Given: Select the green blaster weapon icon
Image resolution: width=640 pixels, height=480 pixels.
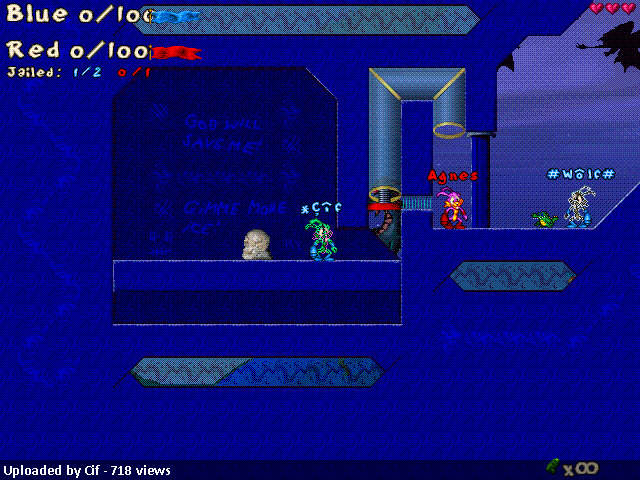Looking at the screenshot, I should [x=553, y=466].
